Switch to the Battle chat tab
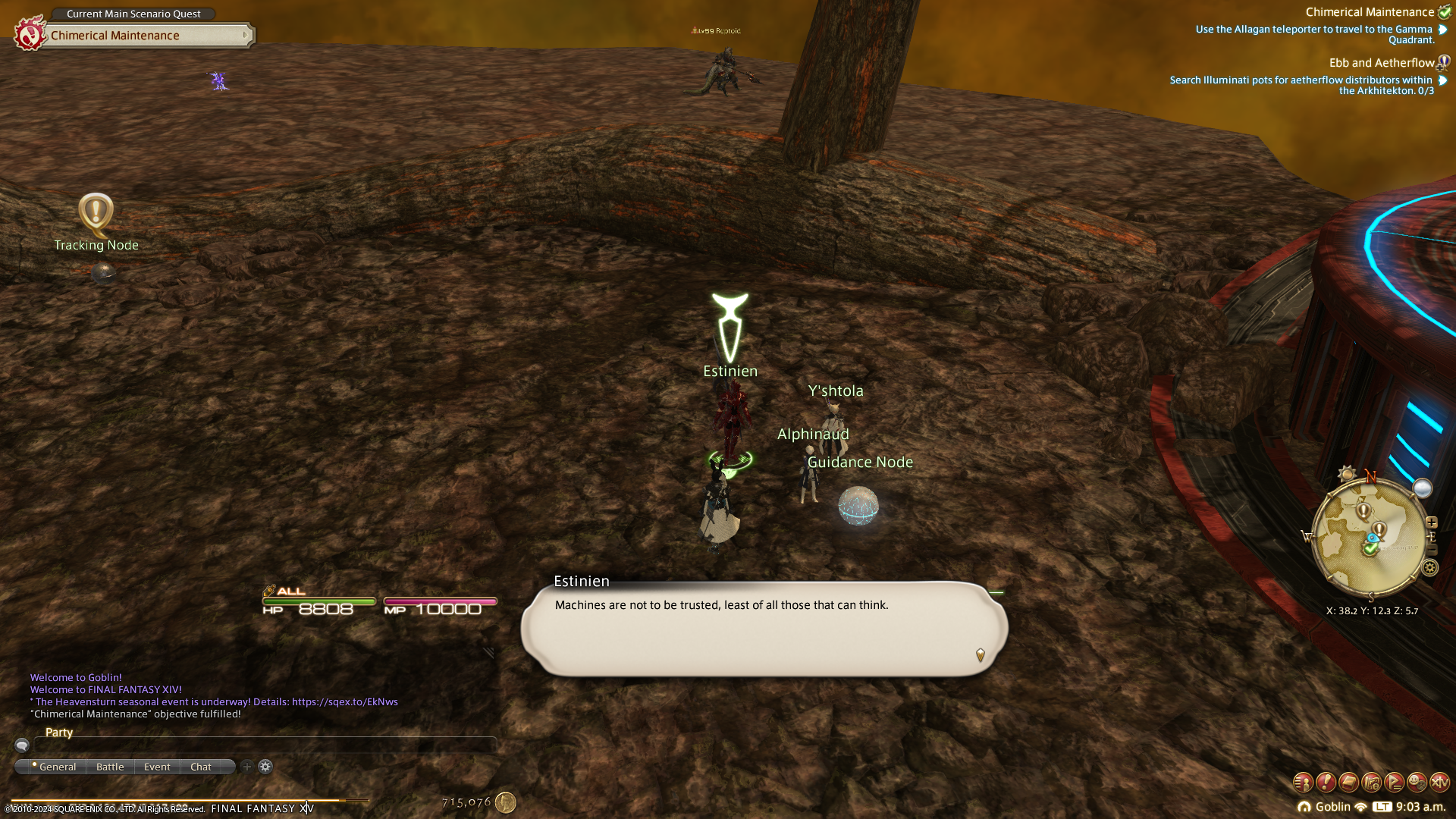The image size is (1456, 819). coord(110,767)
